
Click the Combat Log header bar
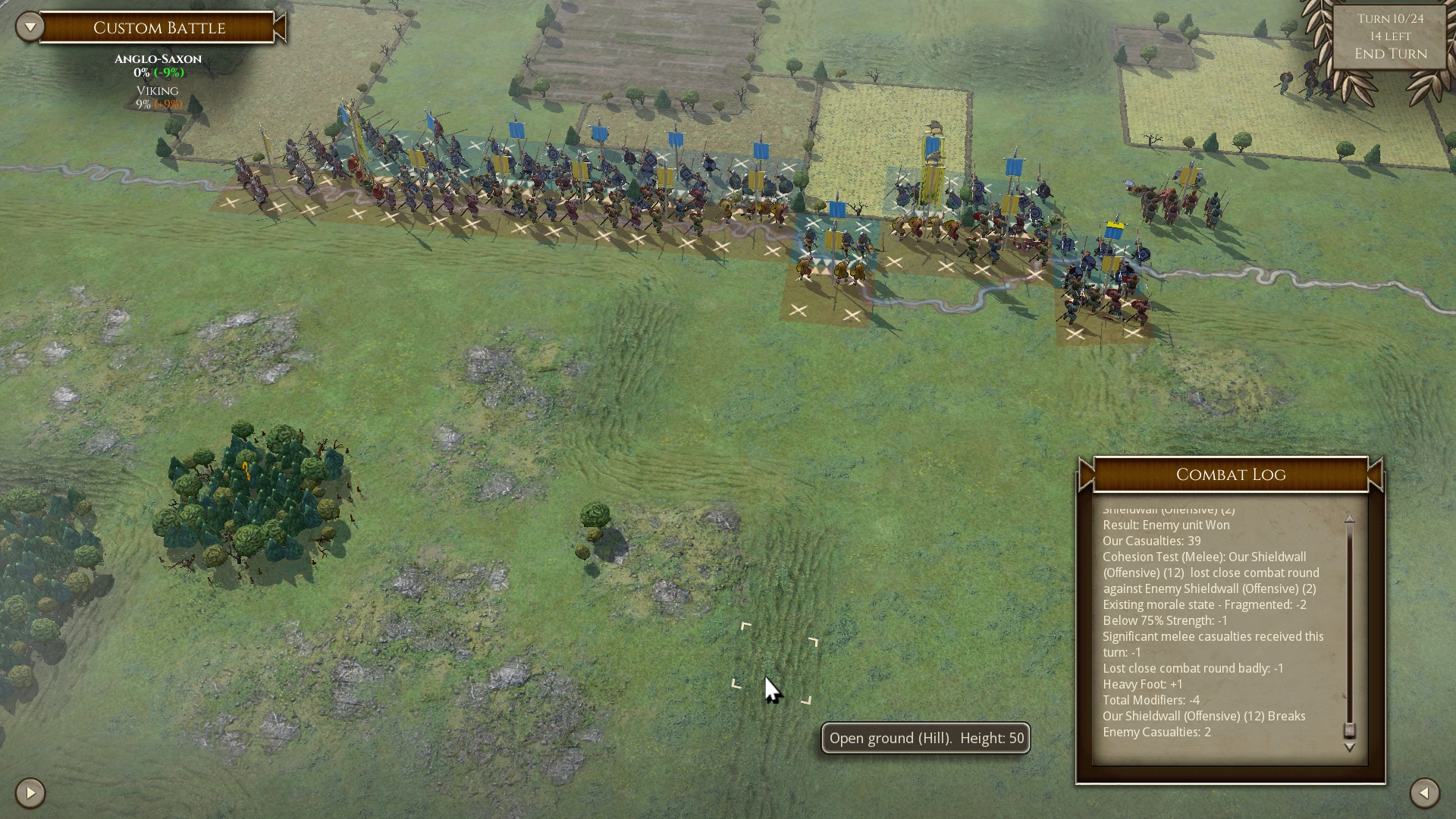click(1230, 475)
